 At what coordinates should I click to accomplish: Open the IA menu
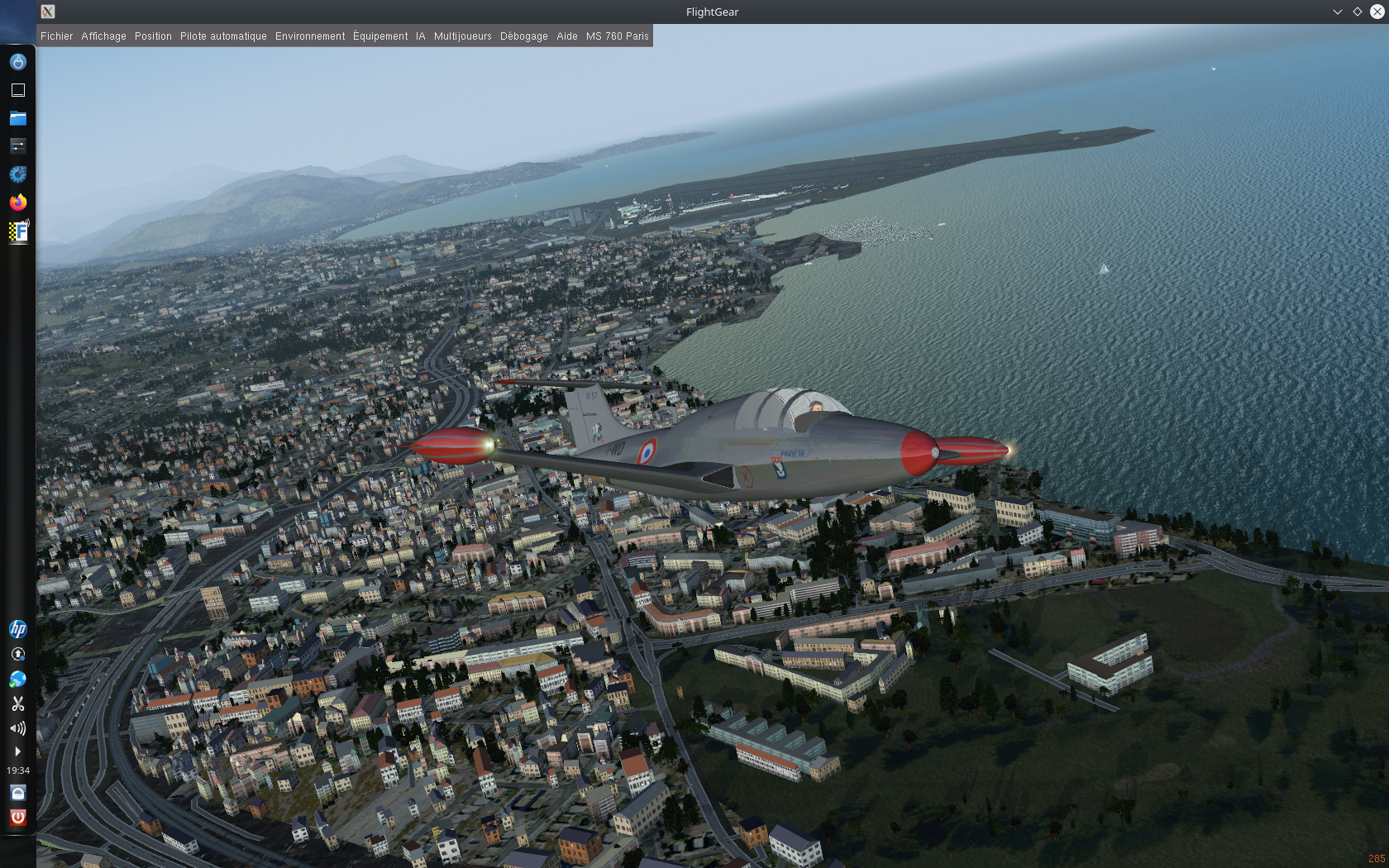point(420,36)
